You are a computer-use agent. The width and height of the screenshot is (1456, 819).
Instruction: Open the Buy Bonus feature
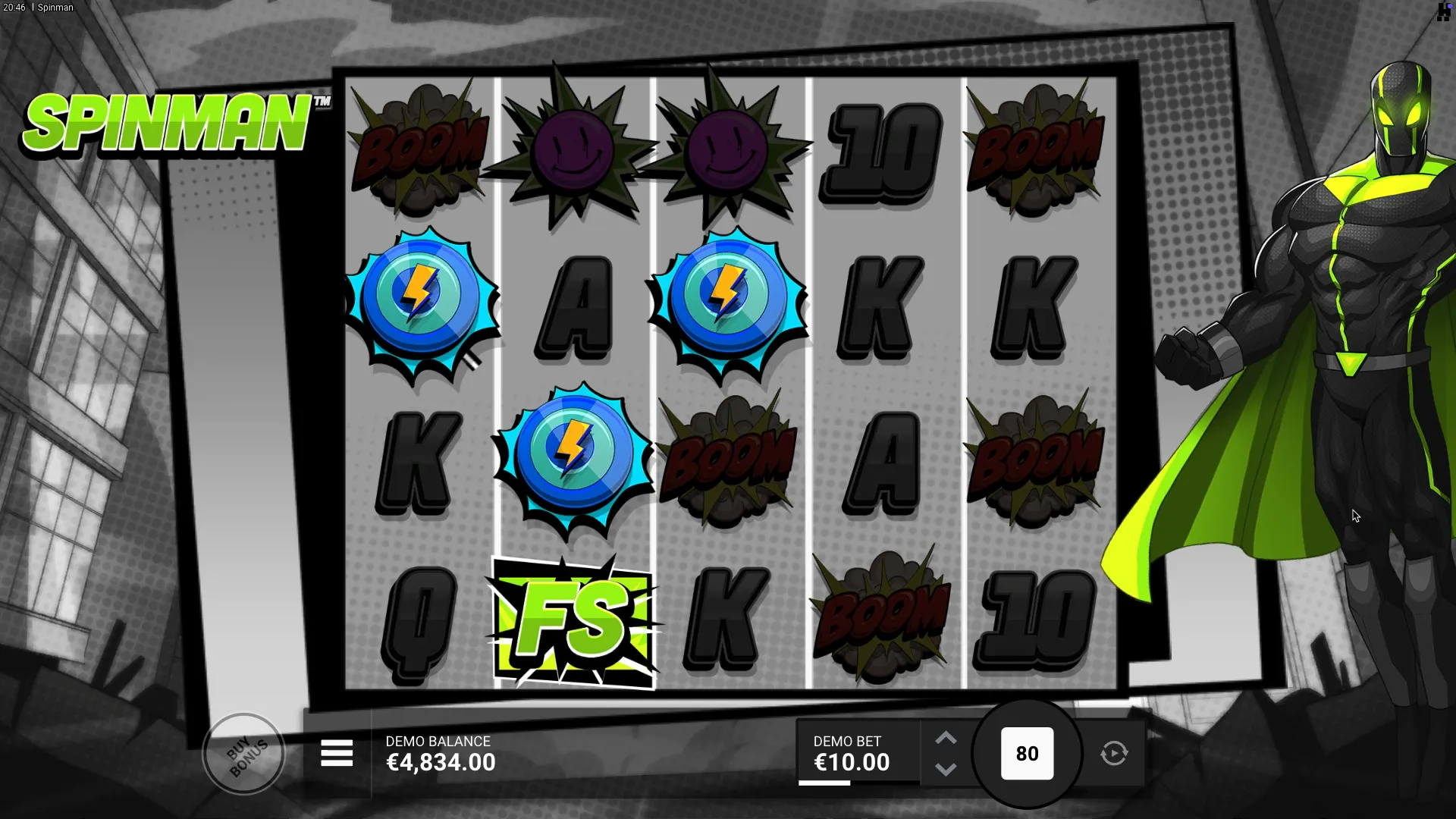[244, 754]
